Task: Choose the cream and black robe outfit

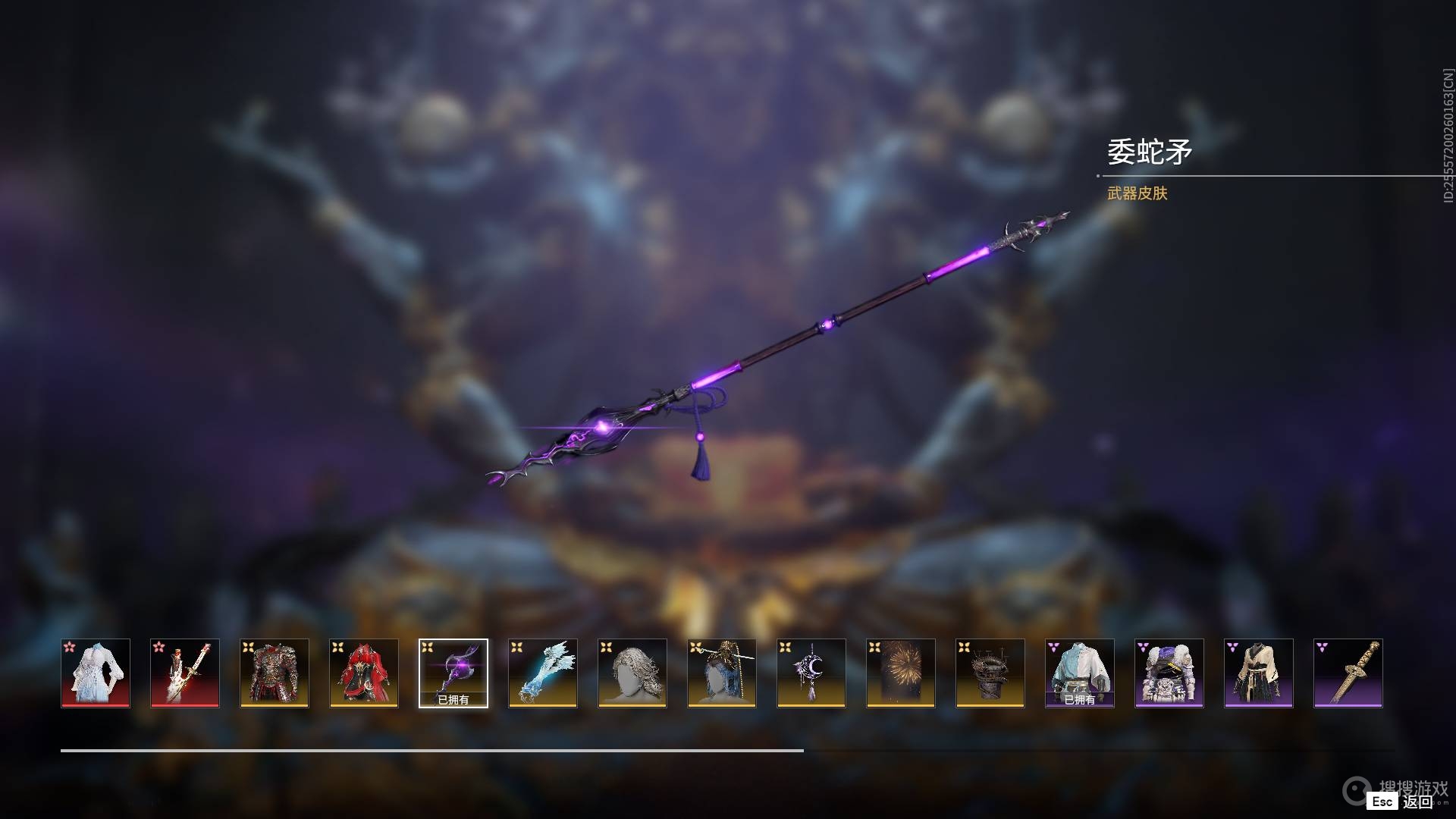Action: tap(1259, 673)
